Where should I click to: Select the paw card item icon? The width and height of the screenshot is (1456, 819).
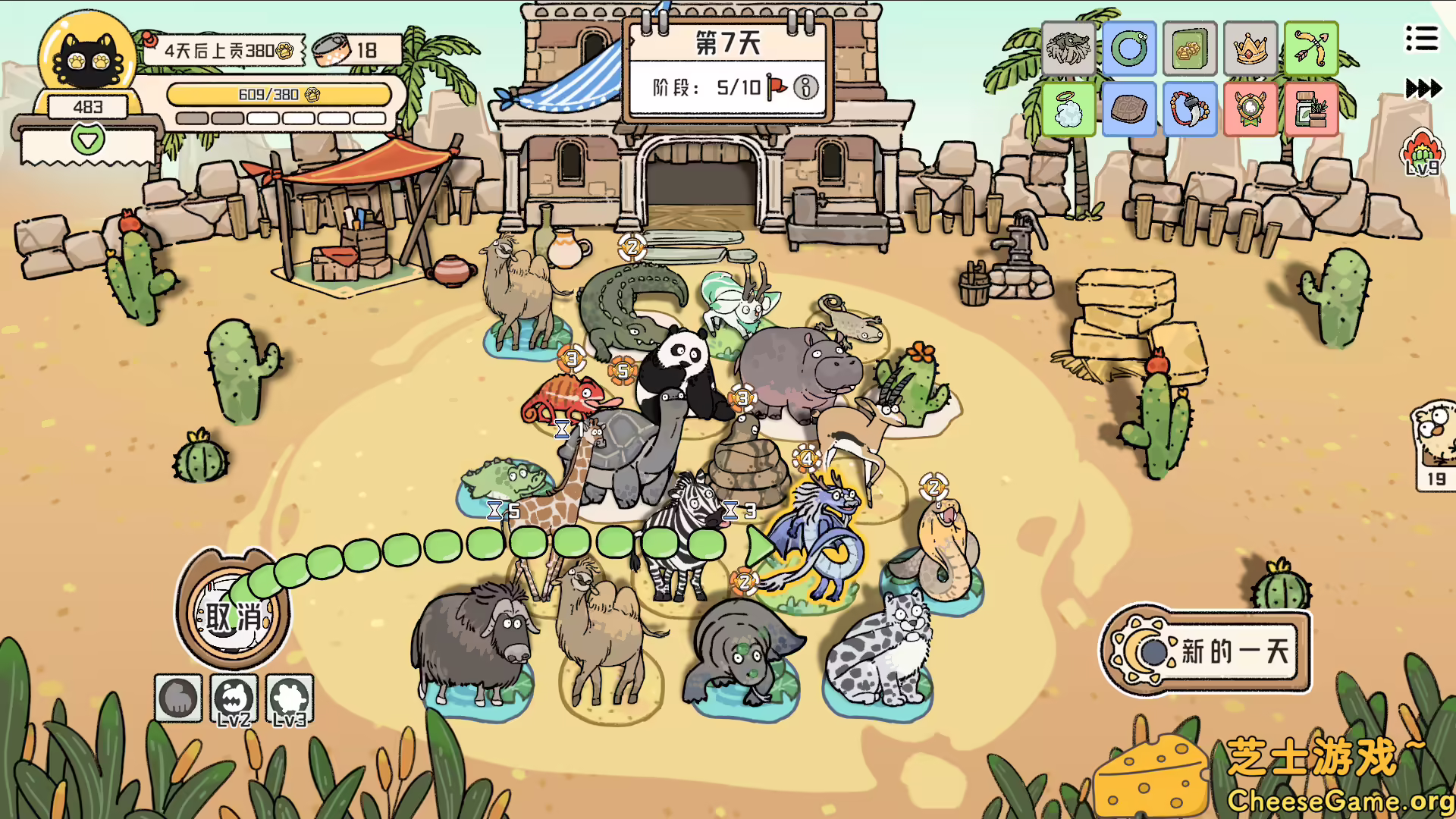(1189, 49)
